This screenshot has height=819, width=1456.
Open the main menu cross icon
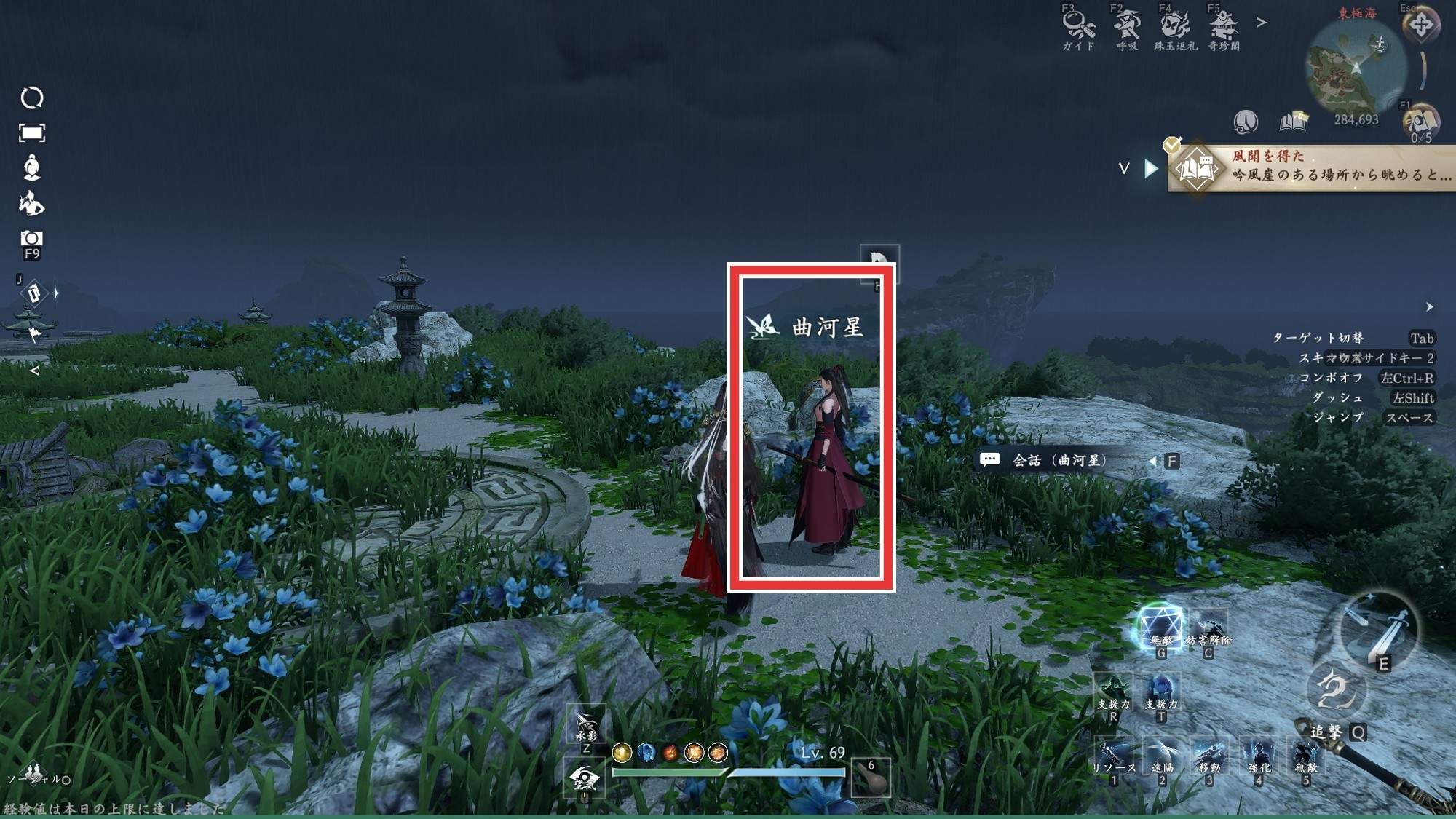click(1420, 25)
